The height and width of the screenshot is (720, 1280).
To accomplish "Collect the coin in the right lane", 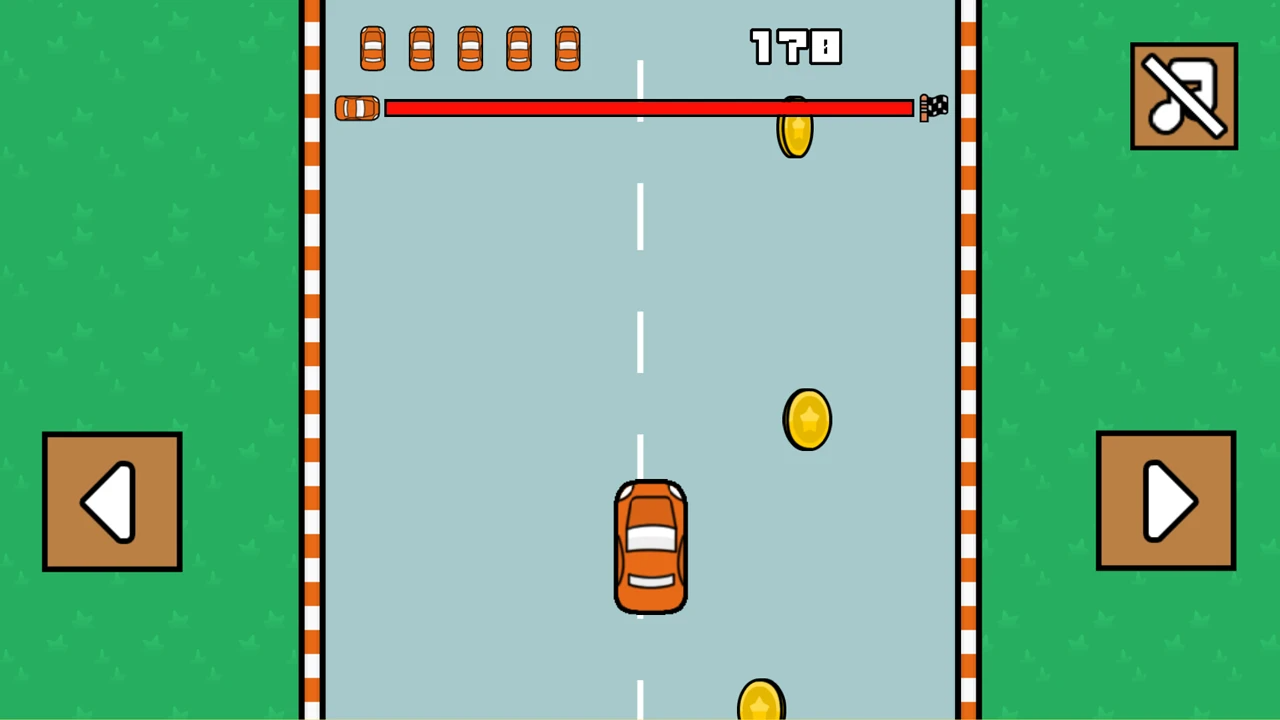I will click(808, 419).
